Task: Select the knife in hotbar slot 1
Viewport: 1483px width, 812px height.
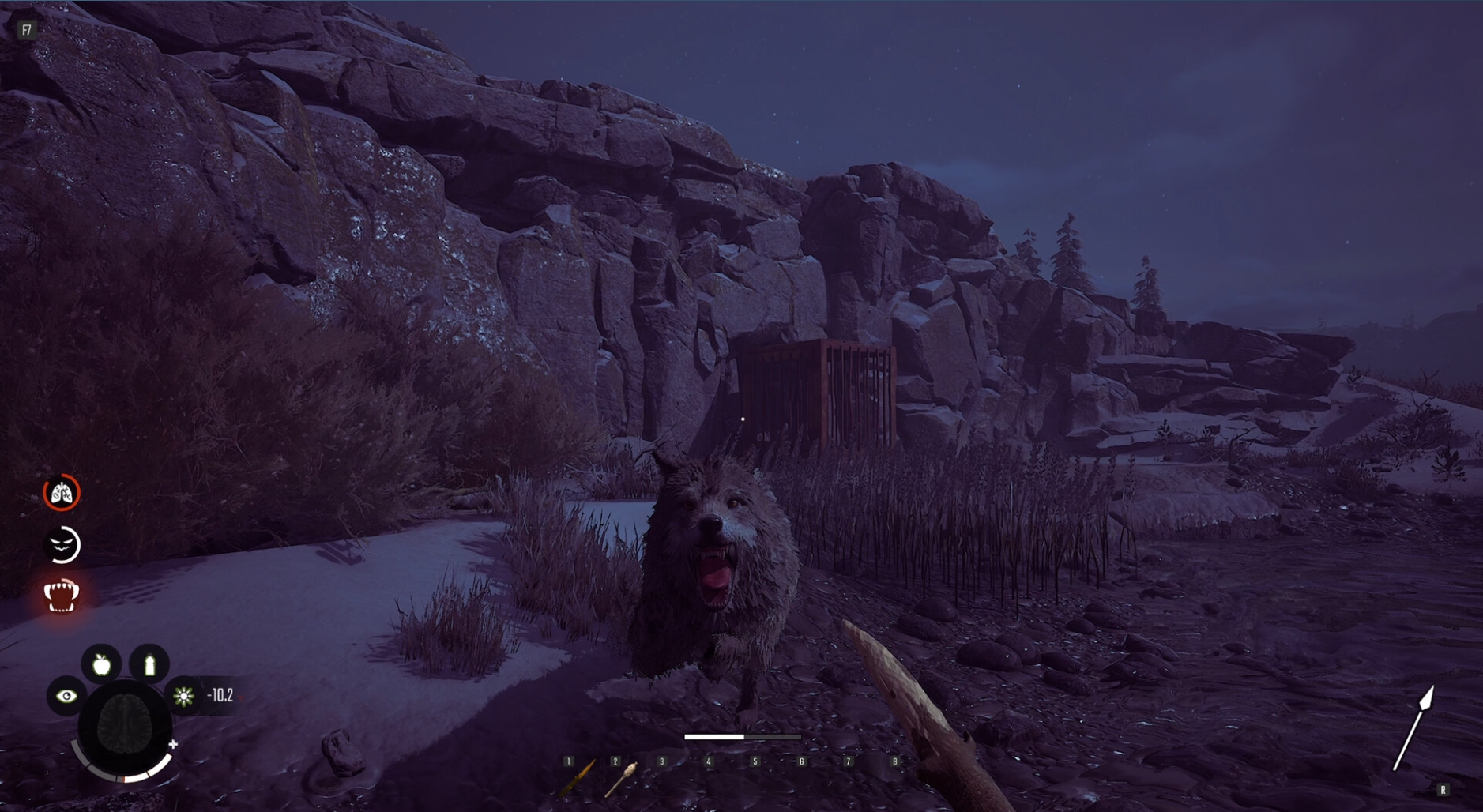Action: pyautogui.click(x=579, y=776)
